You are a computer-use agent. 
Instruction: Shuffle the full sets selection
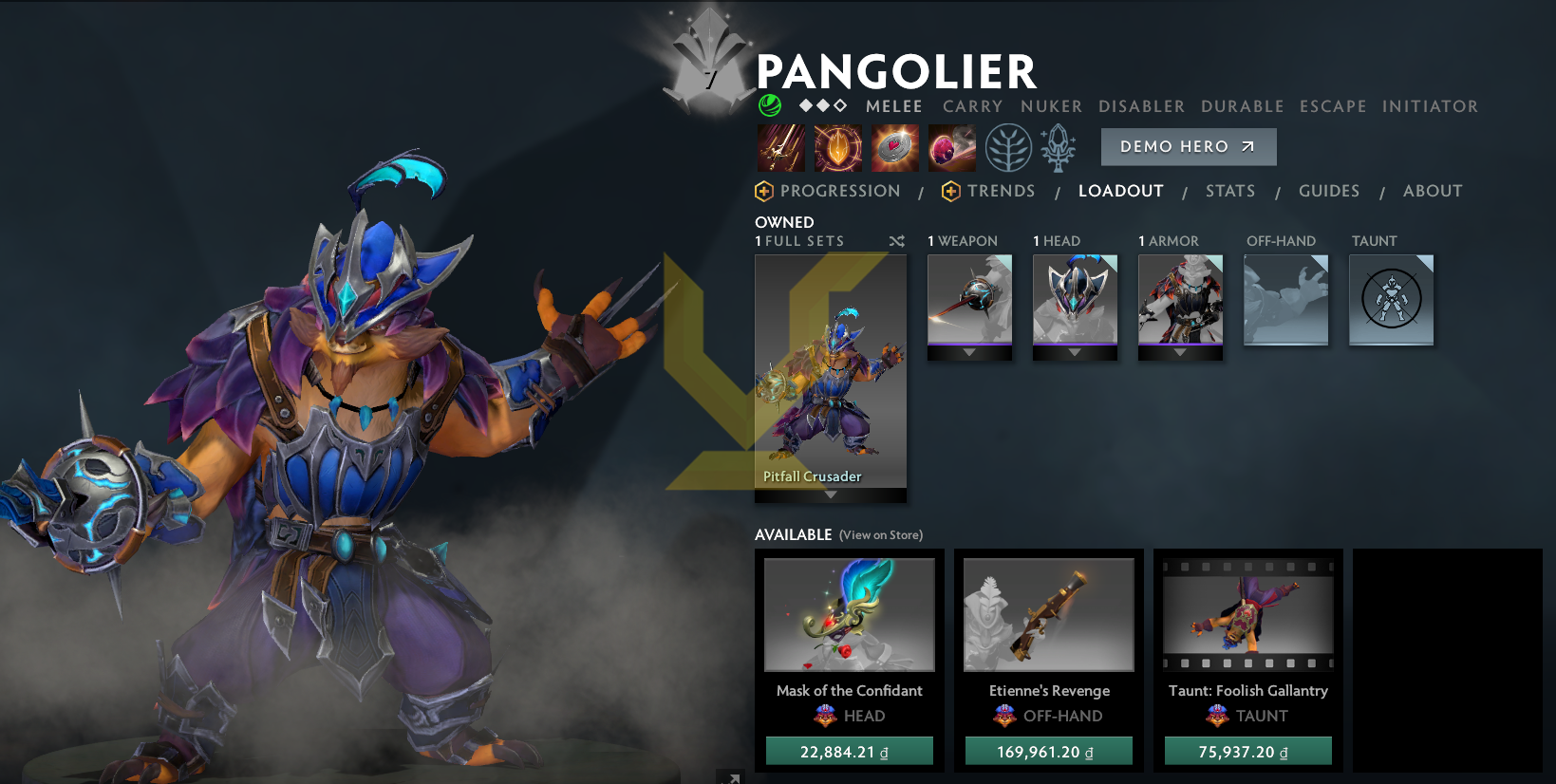896,241
